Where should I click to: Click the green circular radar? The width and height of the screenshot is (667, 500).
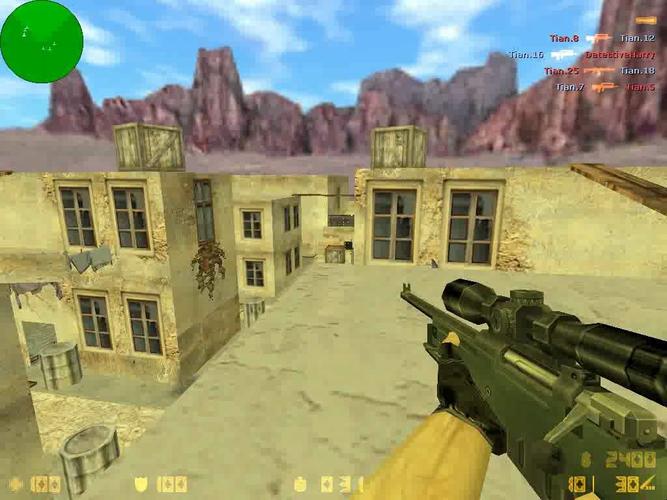(41, 41)
